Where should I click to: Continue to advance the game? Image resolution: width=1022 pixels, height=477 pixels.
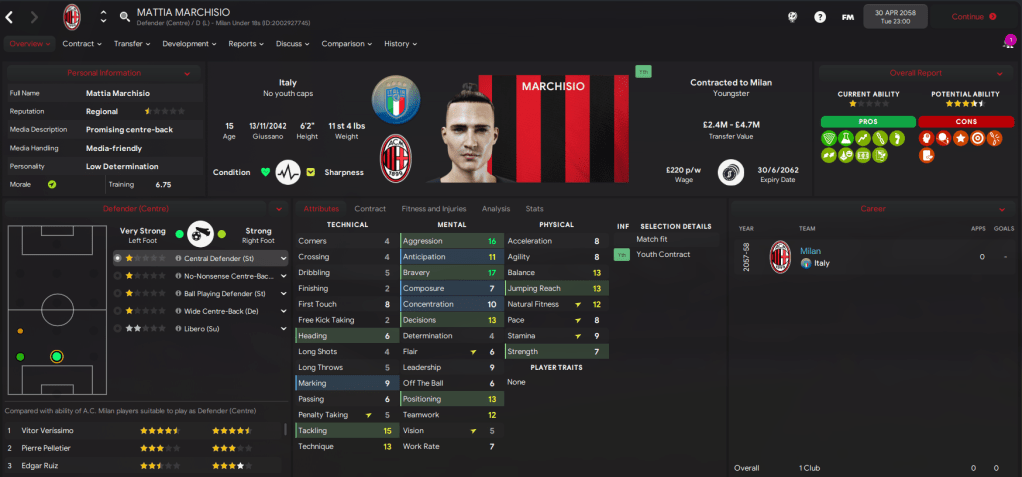973,17
